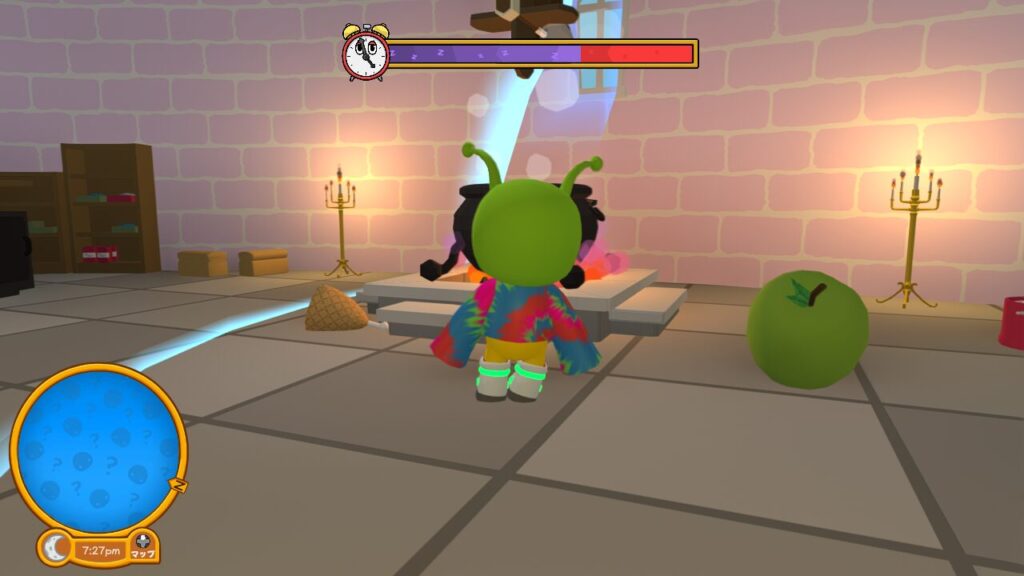Click the crescent moon night icon
Viewport: 1024px width, 576px height.
56,548
